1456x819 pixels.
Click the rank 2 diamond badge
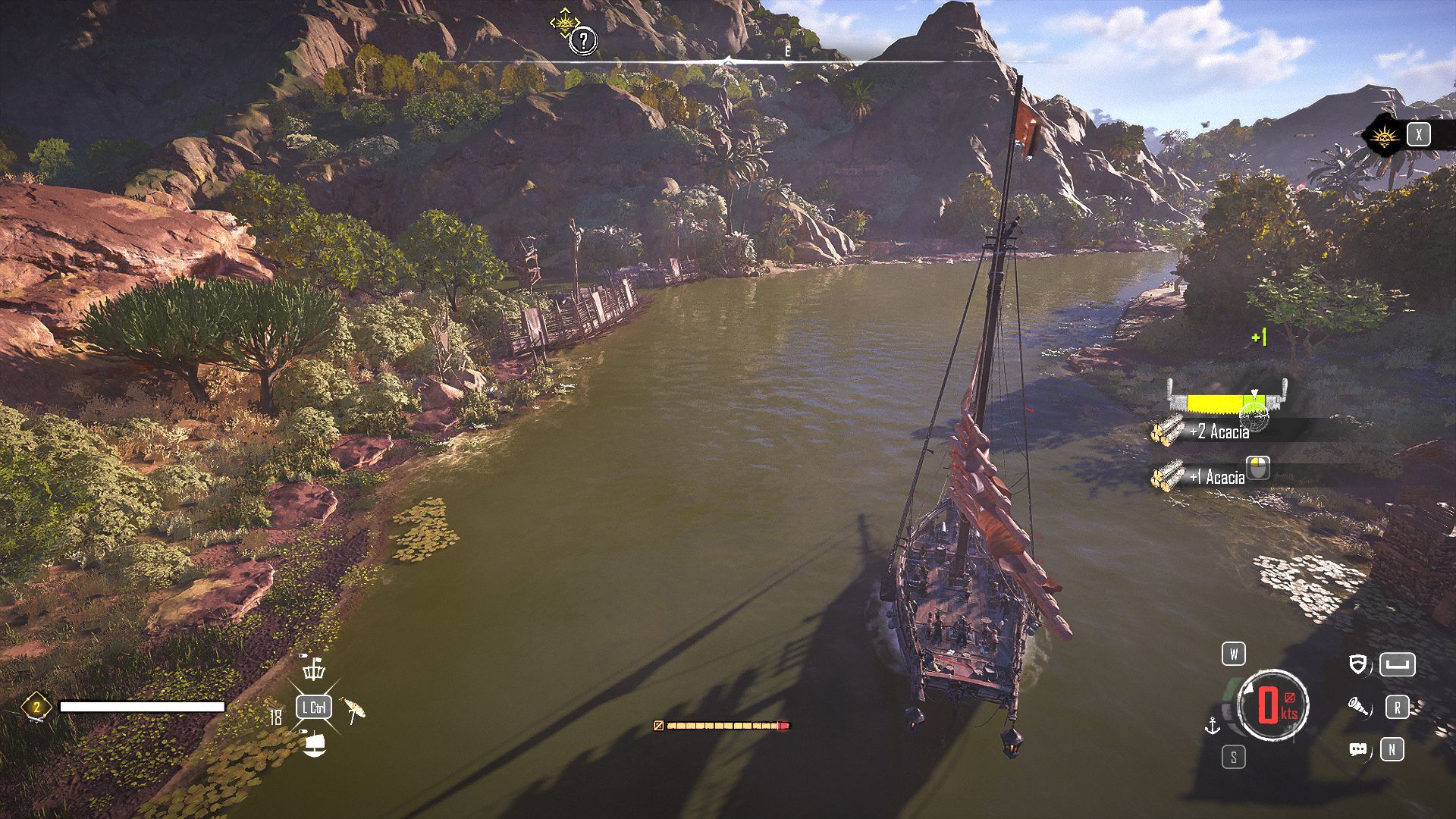[35, 708]
